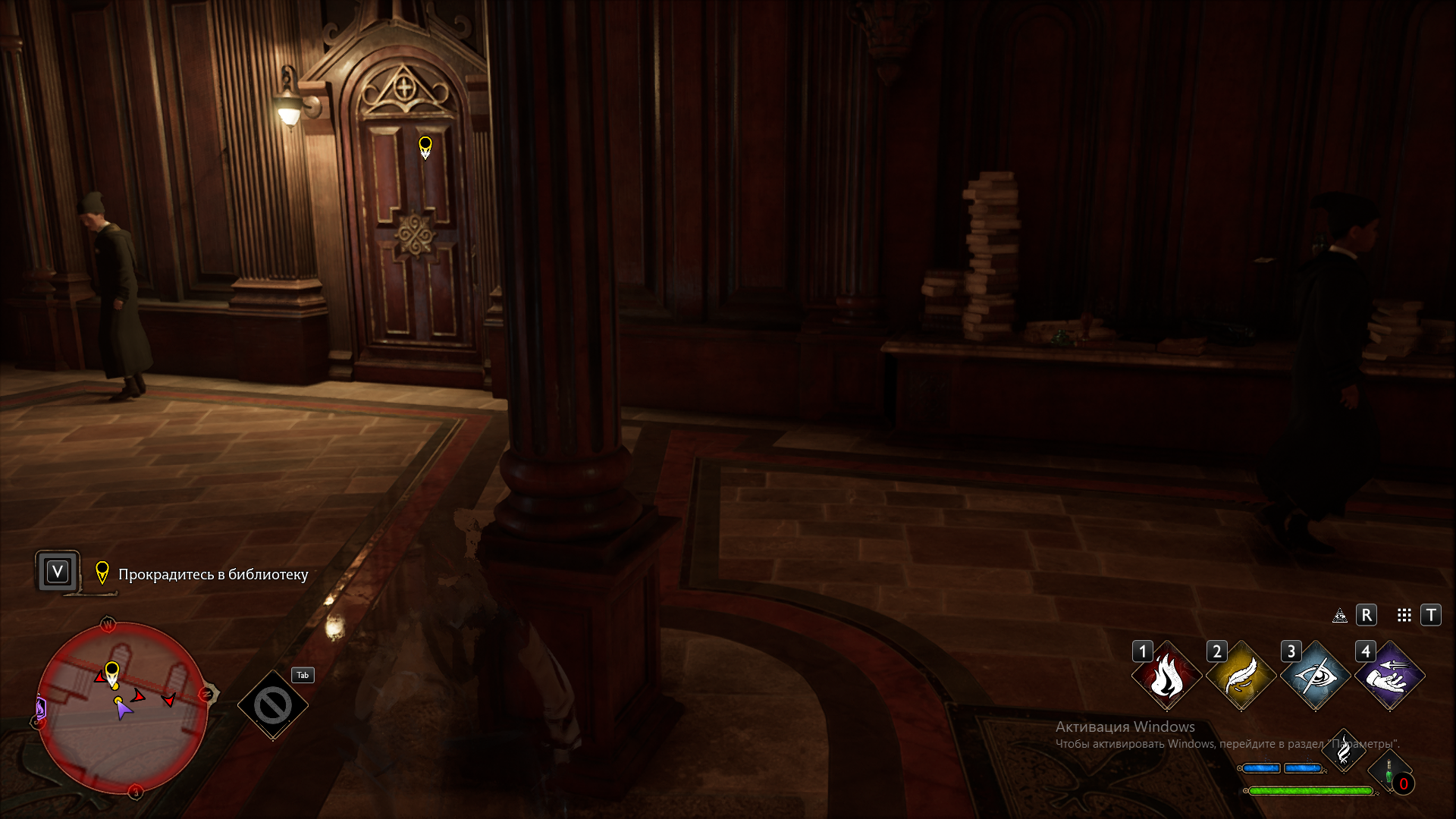Use the Disillusionment crossed-eye spell
Screen dimensions: 1456x819
tap(1315, 676)
